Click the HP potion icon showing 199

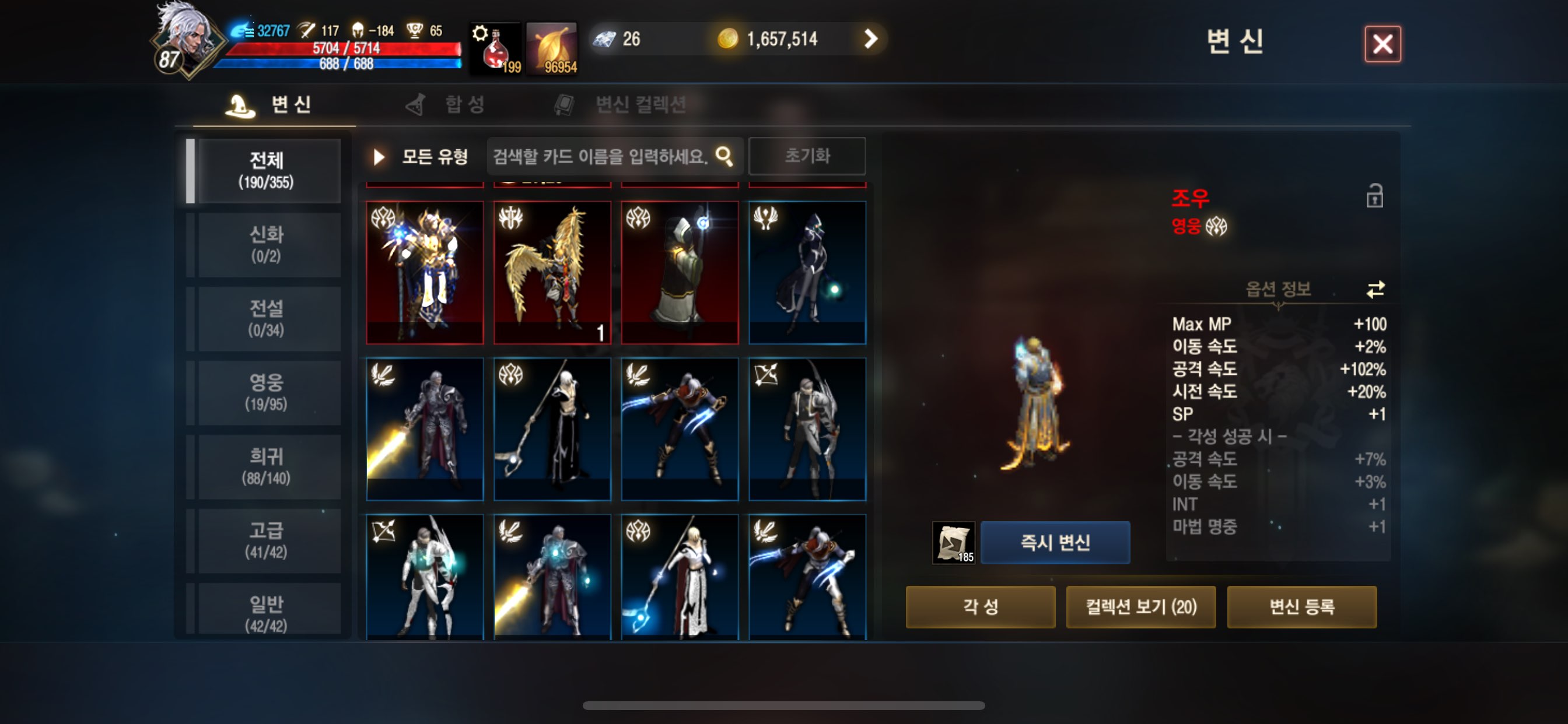point(496,45)
